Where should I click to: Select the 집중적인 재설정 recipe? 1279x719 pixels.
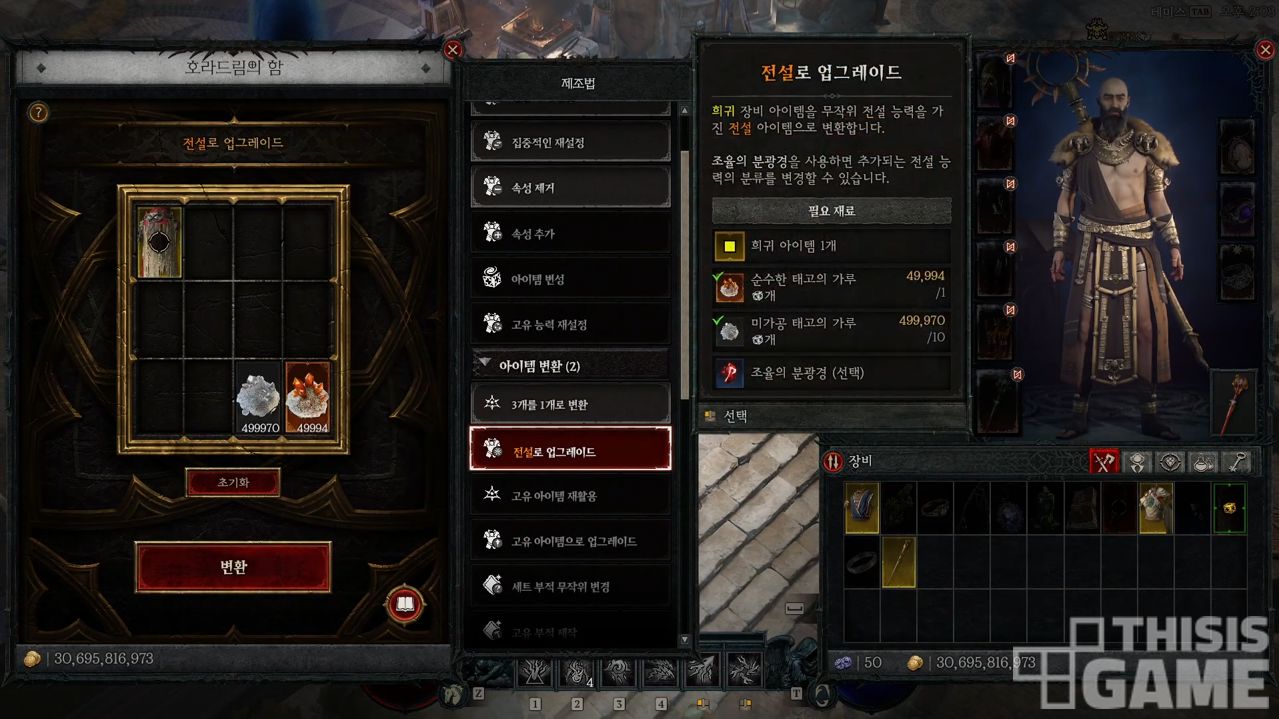click(570, 142)
